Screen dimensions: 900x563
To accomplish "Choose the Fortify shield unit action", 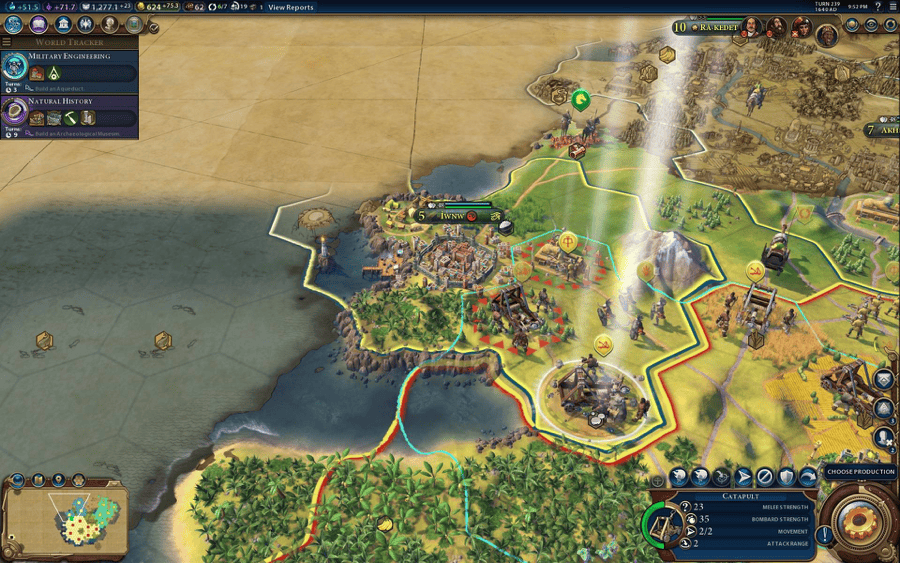I will (x=786, y=477).
